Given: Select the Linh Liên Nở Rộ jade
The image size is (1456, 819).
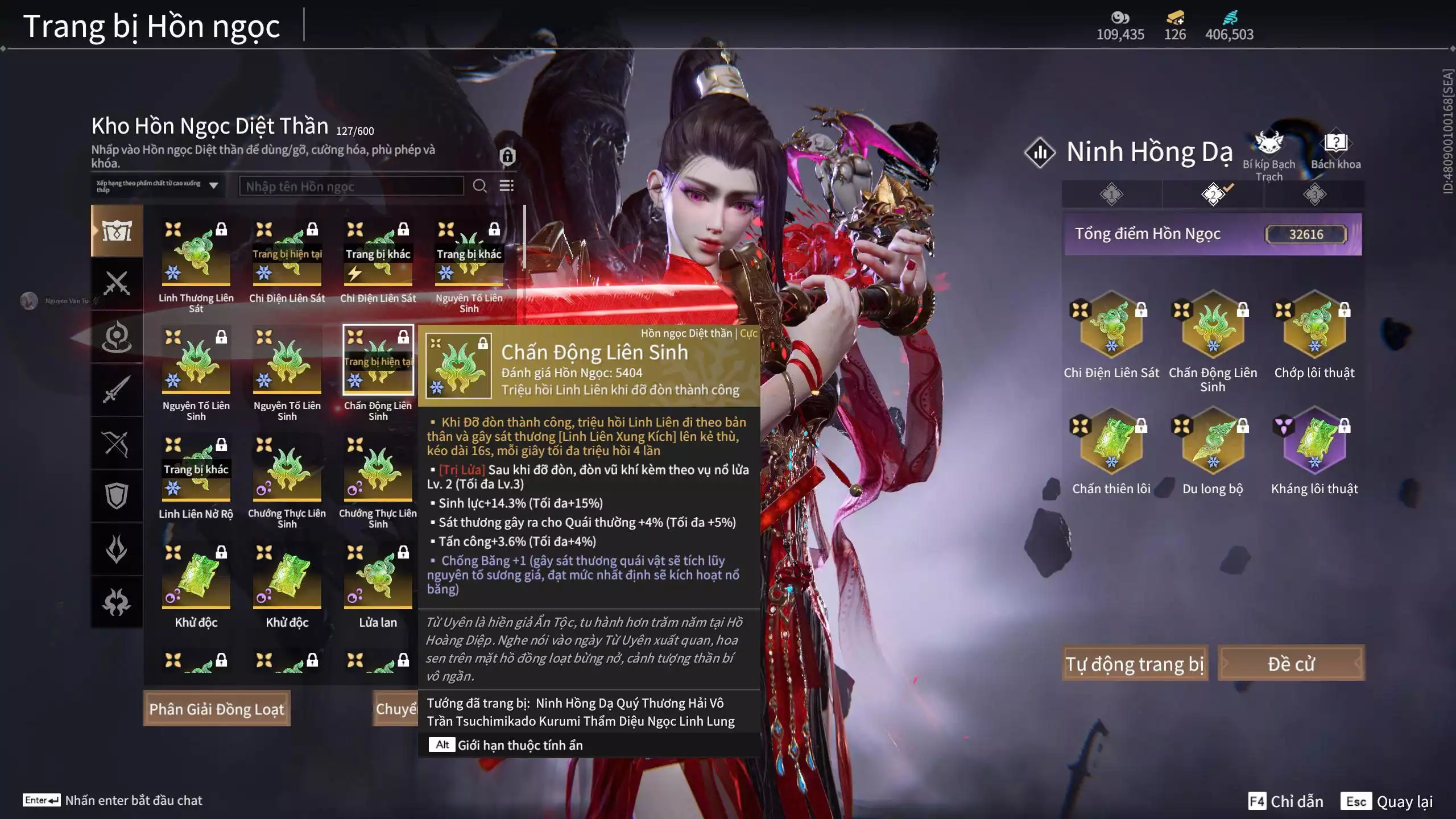Looking at the screenshot, I should (x=196, y=471).
